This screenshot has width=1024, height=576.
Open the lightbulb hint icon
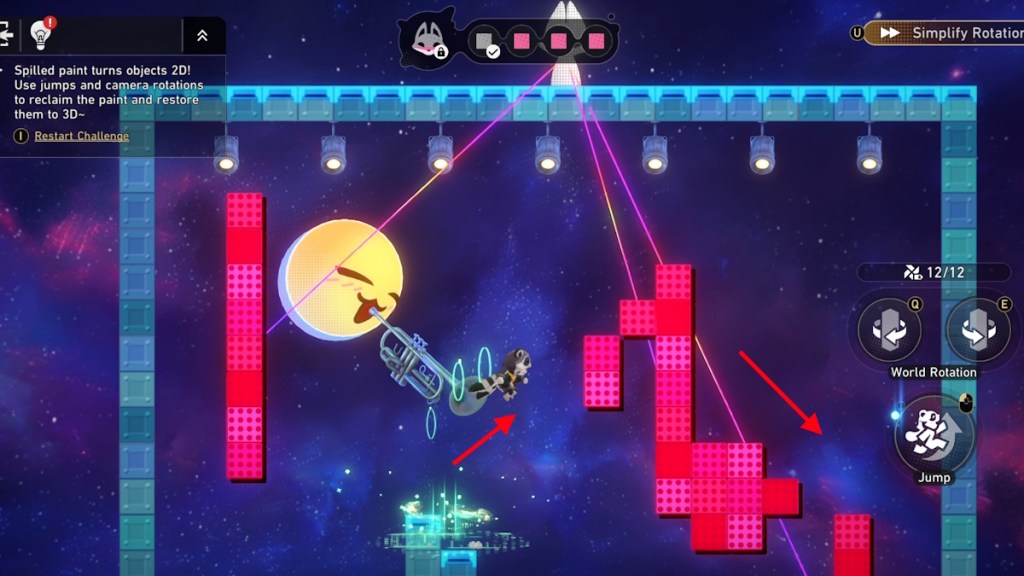(x=41, y=34)
